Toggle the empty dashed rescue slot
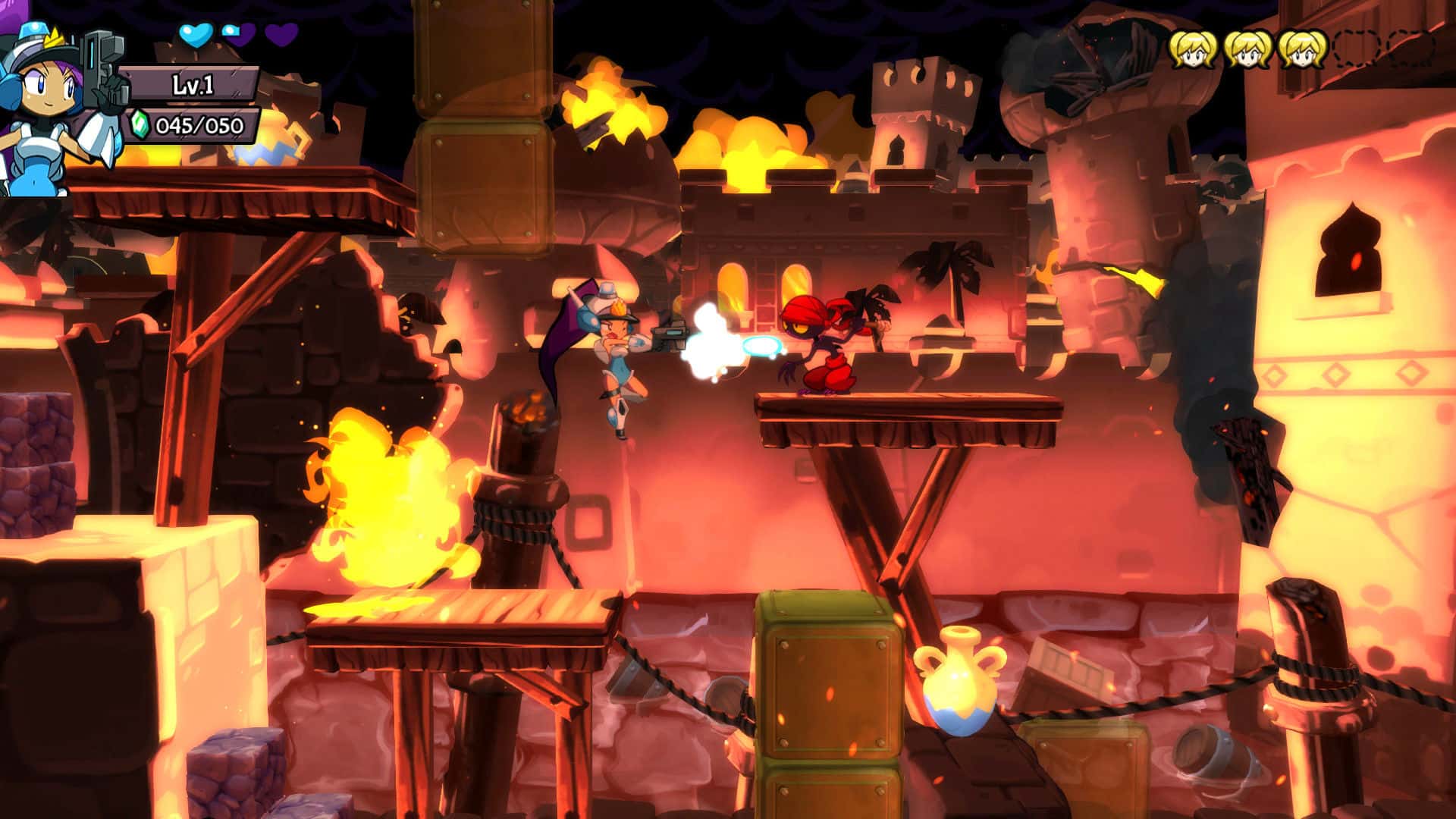1456x819 pixels. 1354,49
